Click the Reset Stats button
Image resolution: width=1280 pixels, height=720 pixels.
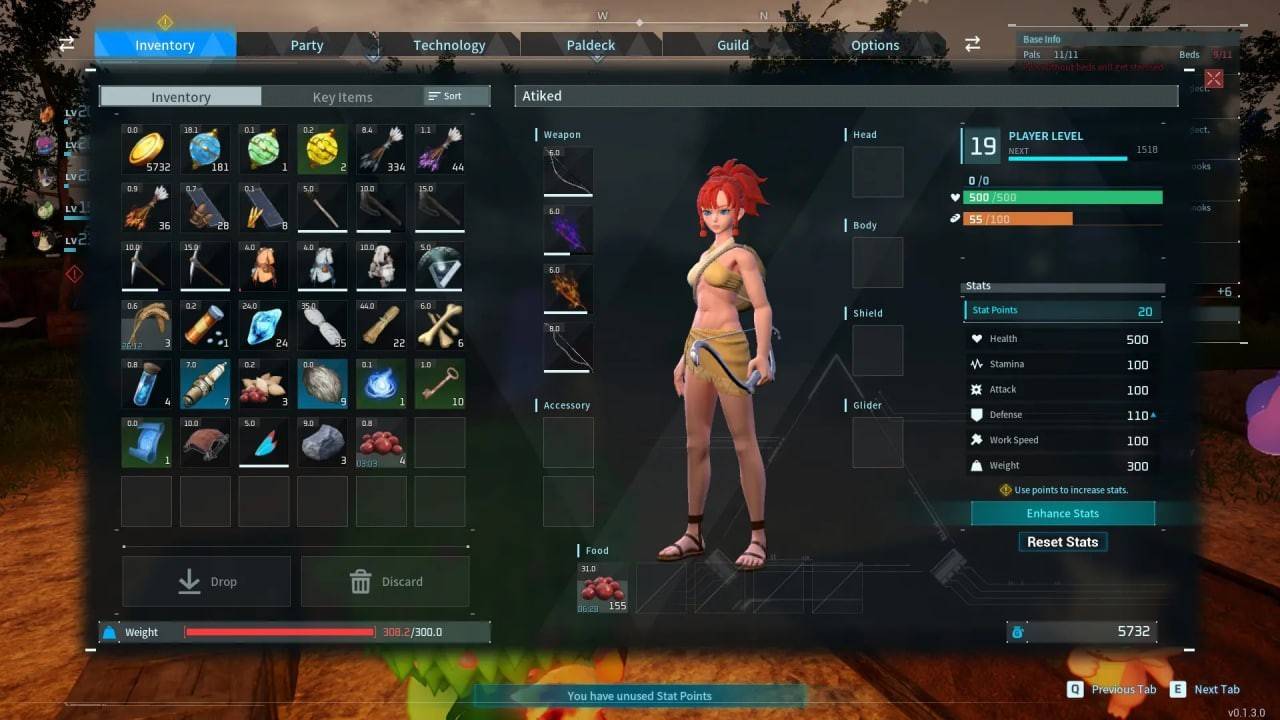[x=1062, y=541]
